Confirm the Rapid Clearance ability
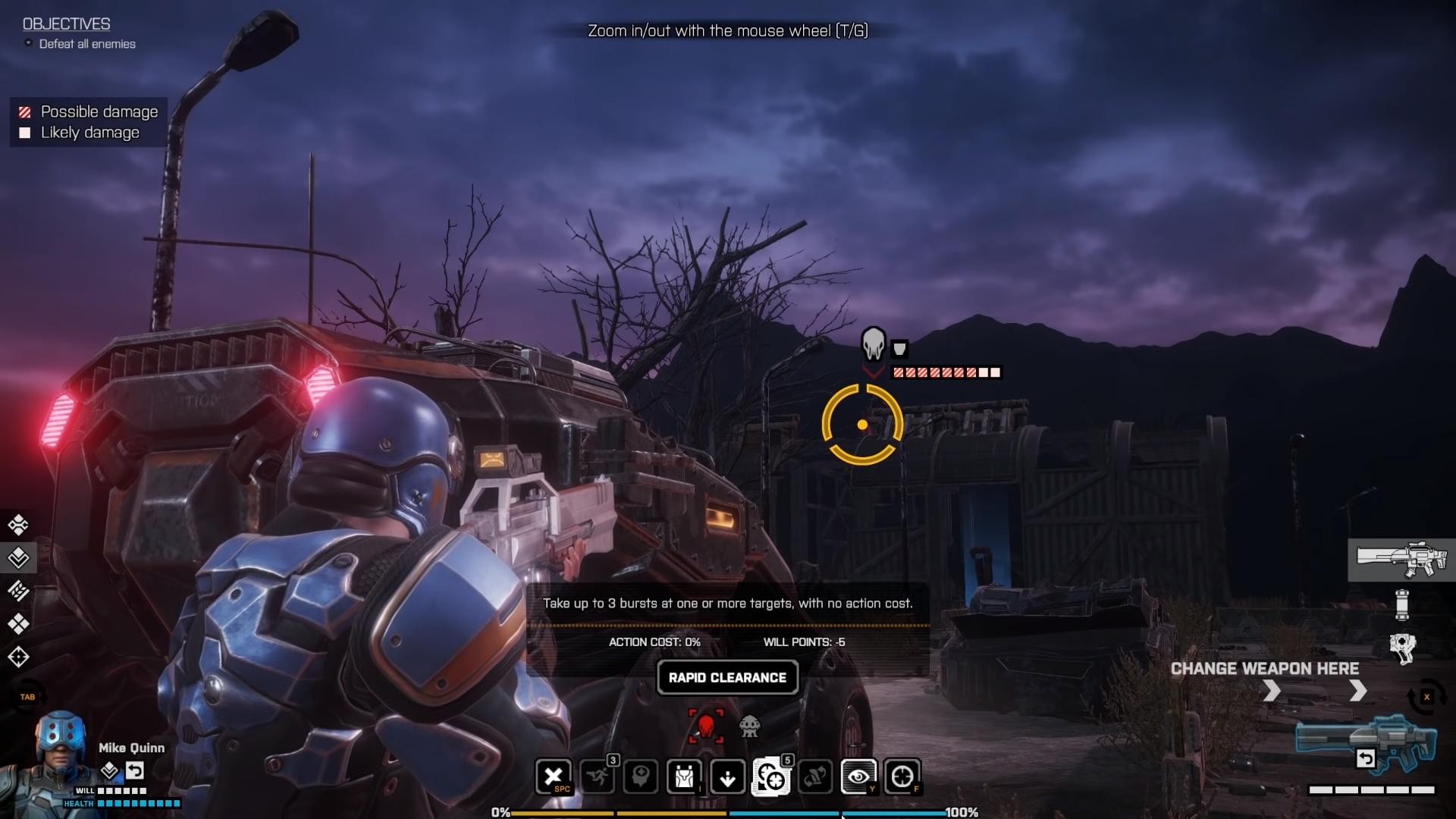The height and width of the screenshot is (819, 1456). click(727, 677)
